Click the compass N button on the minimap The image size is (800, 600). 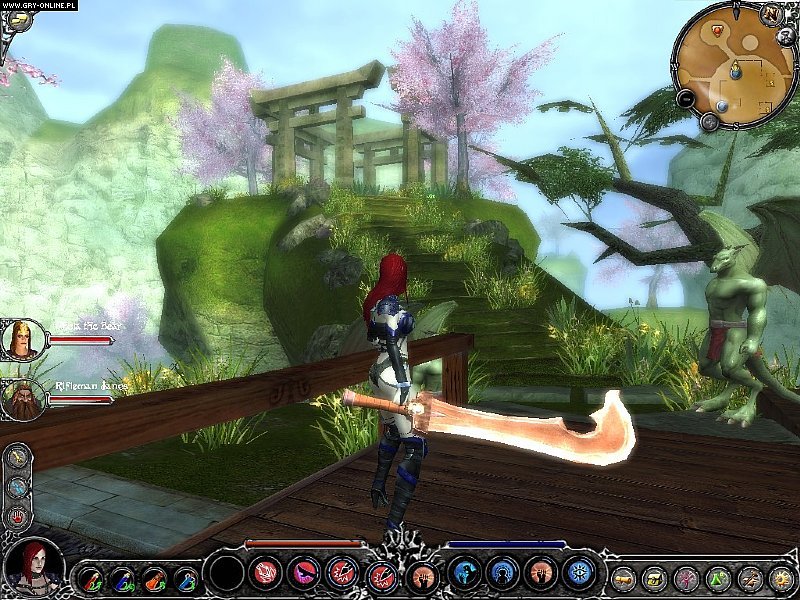[772, 14]
